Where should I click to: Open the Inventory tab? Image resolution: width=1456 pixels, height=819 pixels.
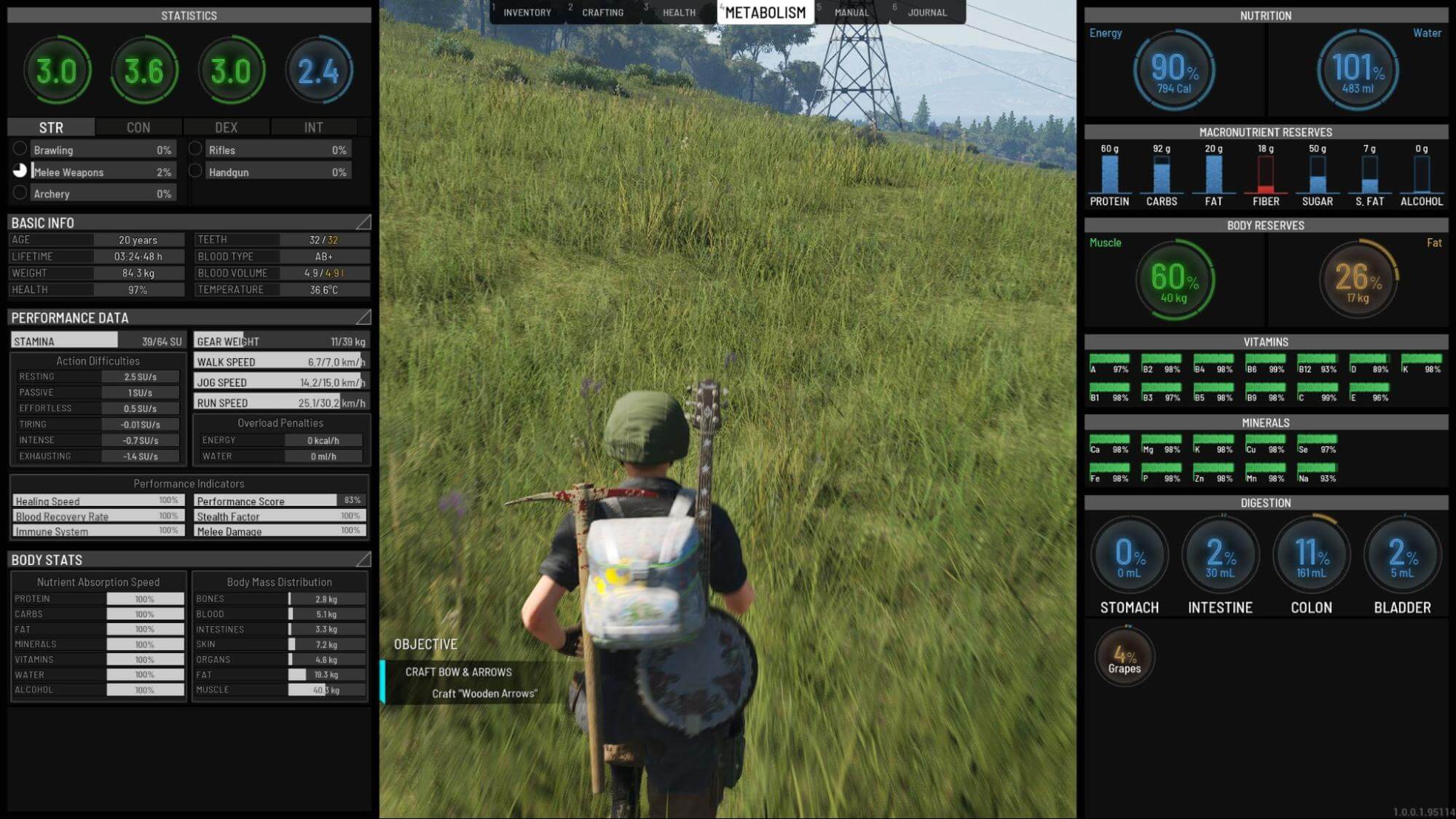[527, 12]
